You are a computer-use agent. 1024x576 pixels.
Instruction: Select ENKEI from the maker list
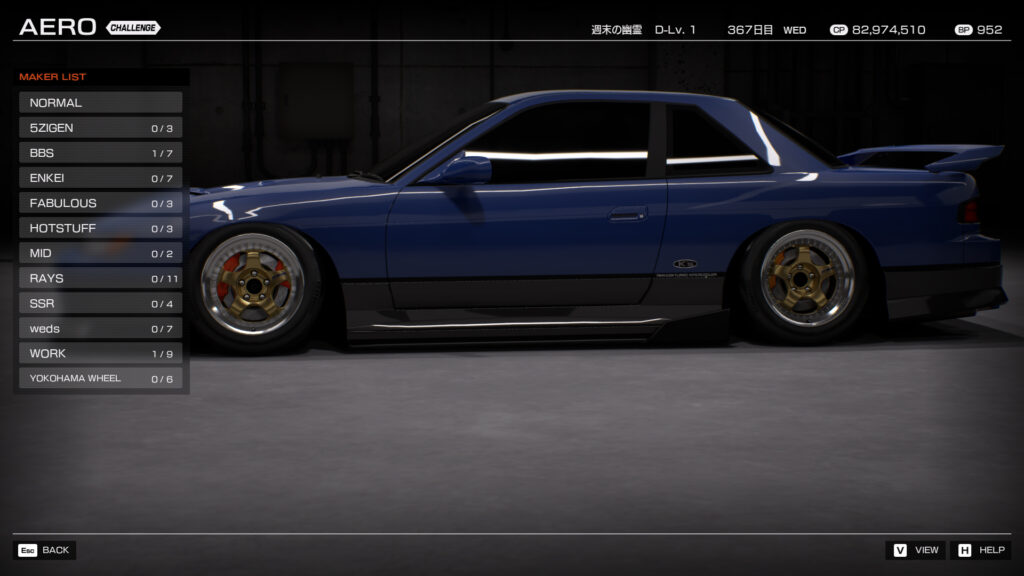pyautogui.click(x=100, y=178)
